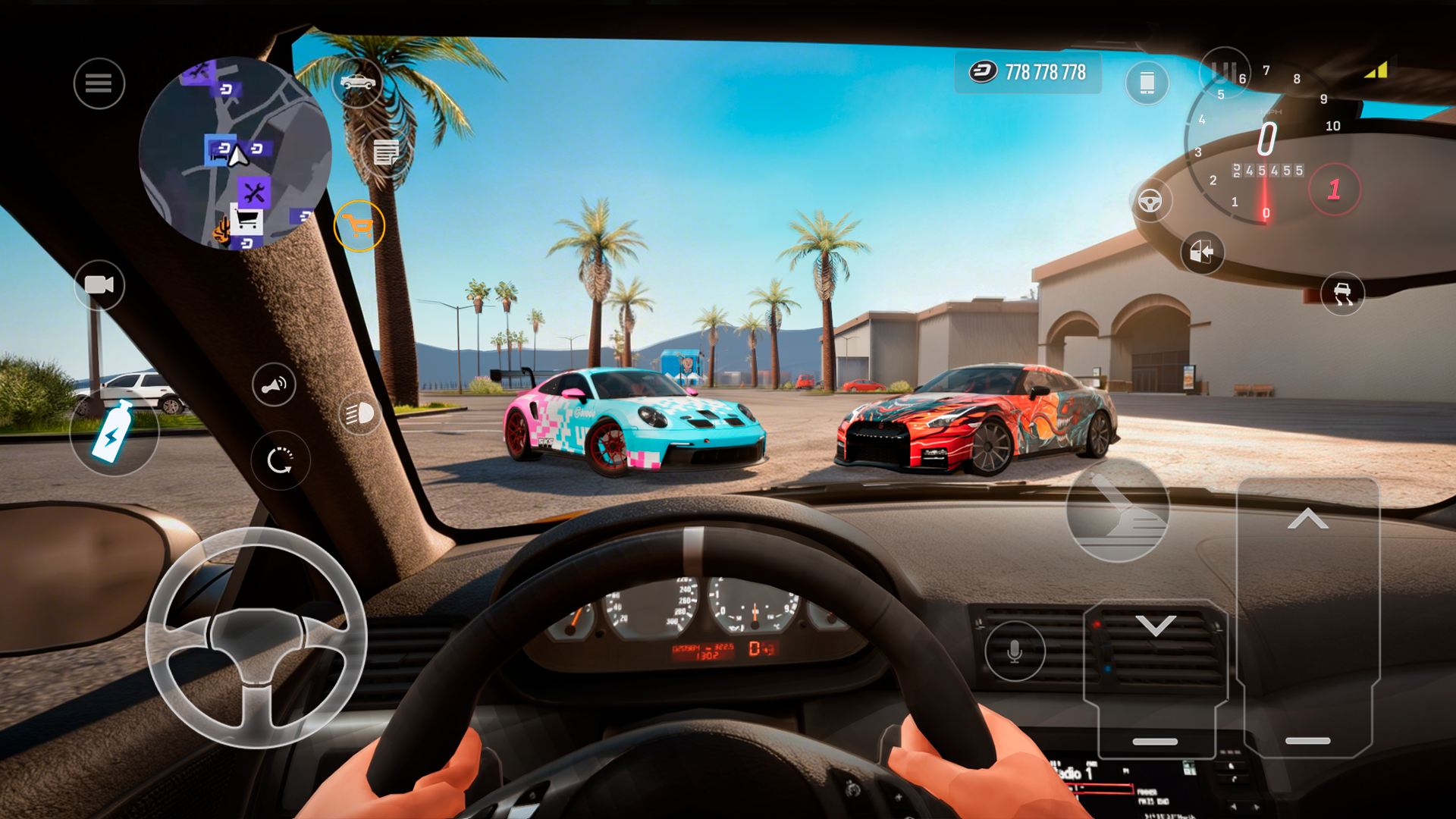Toggle the headlights
This screenshot has height=819, width=1456.
tap(360, 415)
